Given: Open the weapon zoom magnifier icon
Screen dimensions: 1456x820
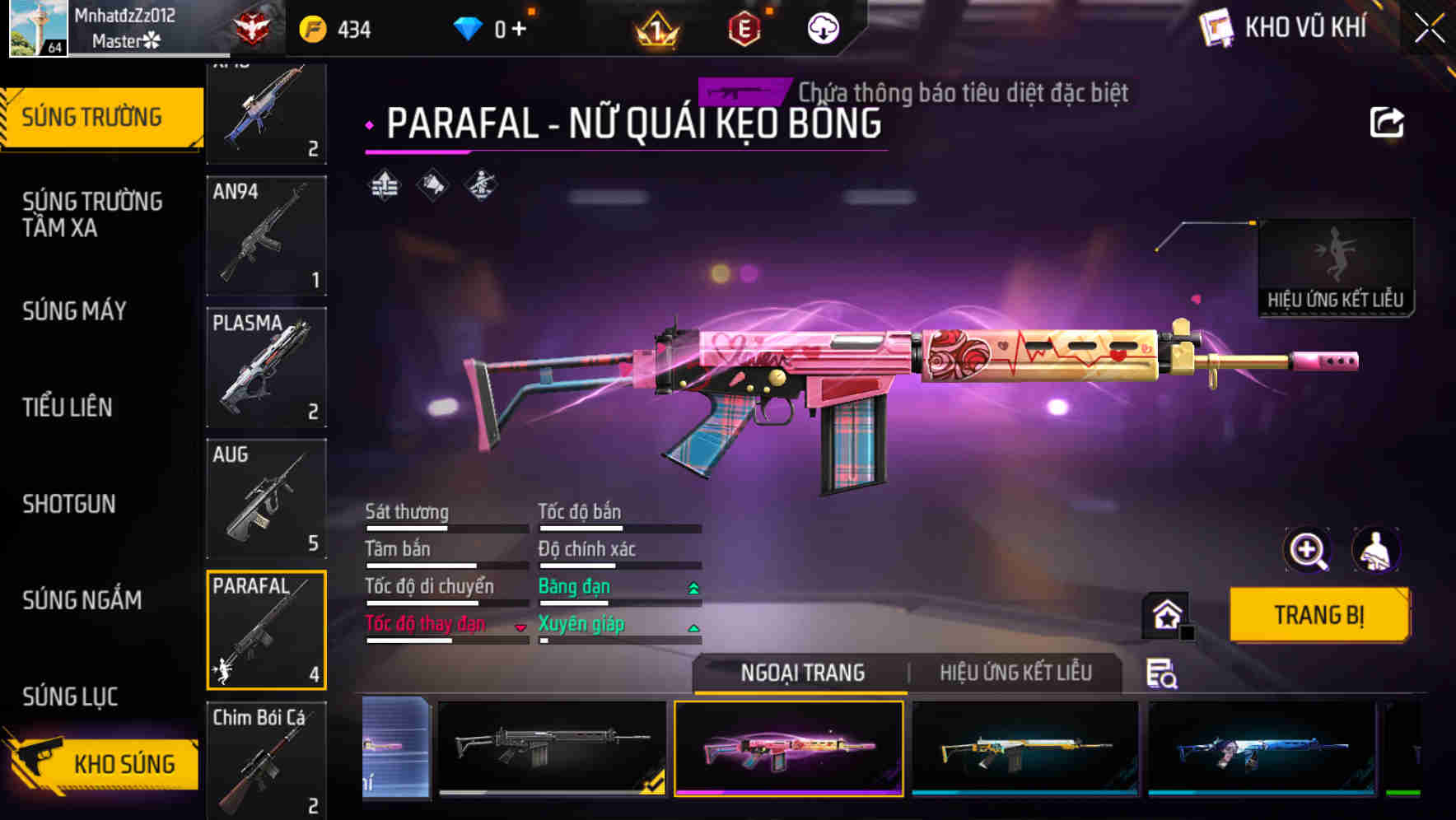Looking at the screenshot, I should click(x=1308, y=550).
